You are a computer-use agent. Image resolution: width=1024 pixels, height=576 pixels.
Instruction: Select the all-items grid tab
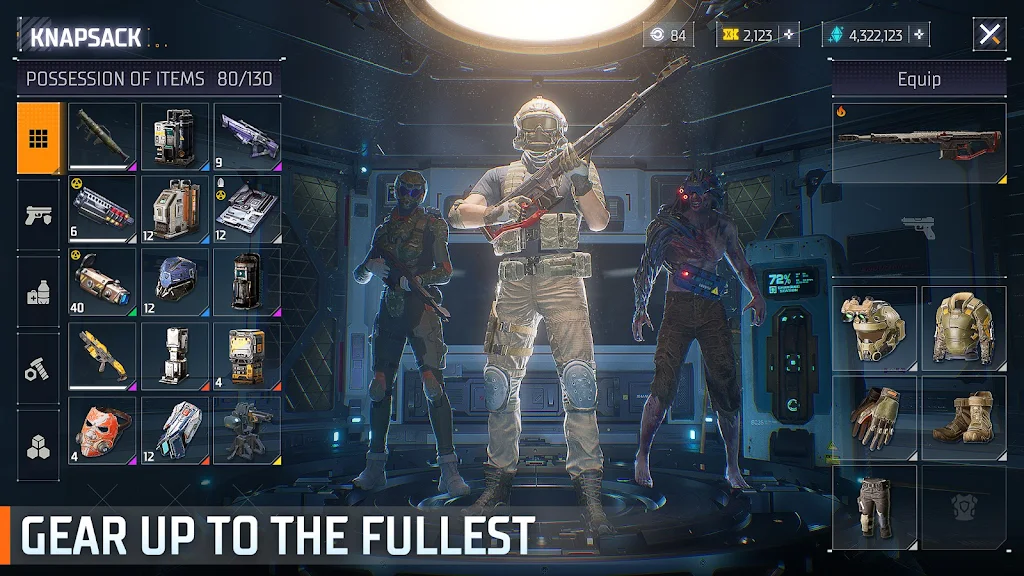point(39,138)
